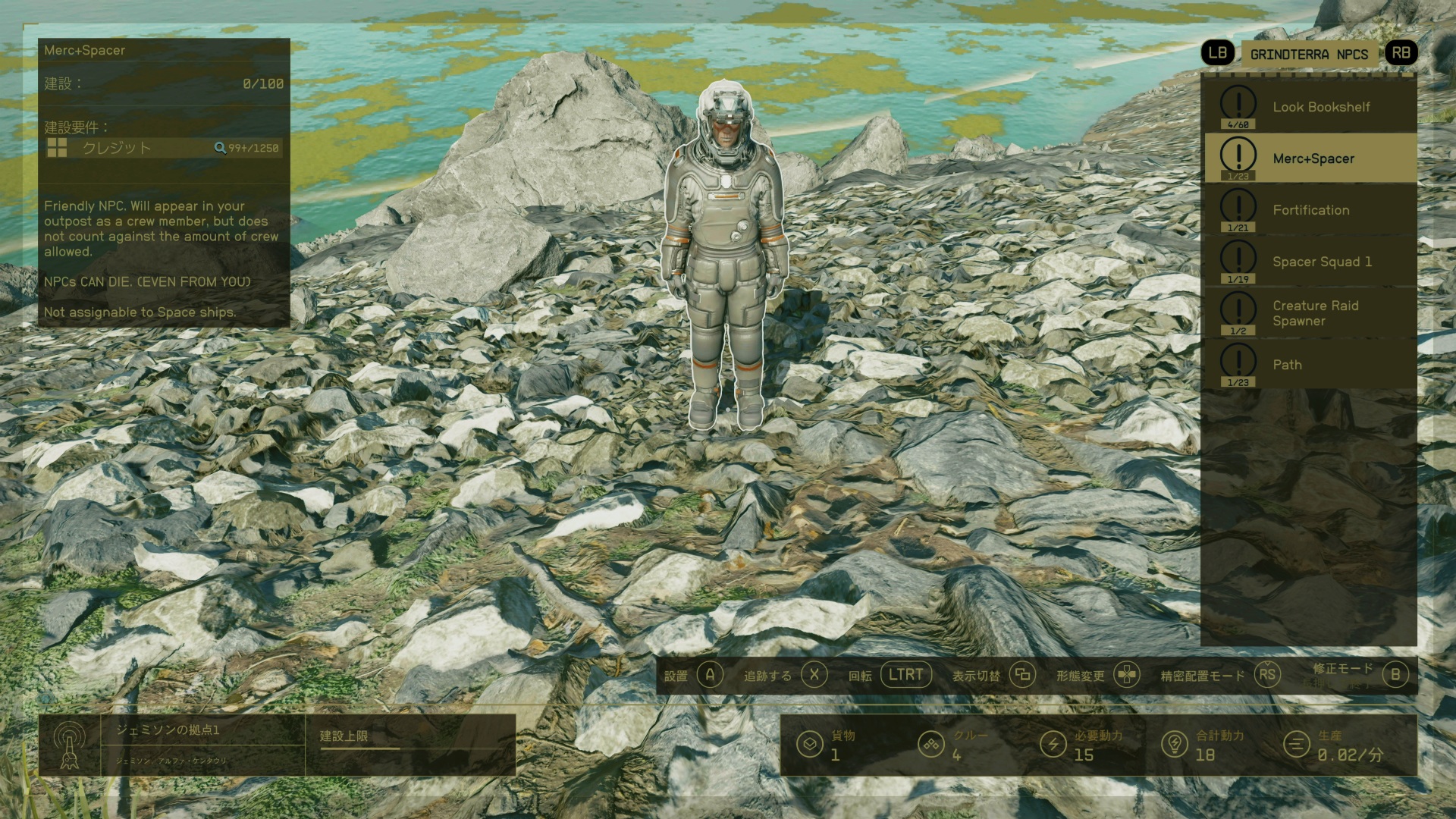Choose the Merc+Spacer NPC entry
The height and width of the screenshot is (819, 1456).
(x=1310, y=158)
